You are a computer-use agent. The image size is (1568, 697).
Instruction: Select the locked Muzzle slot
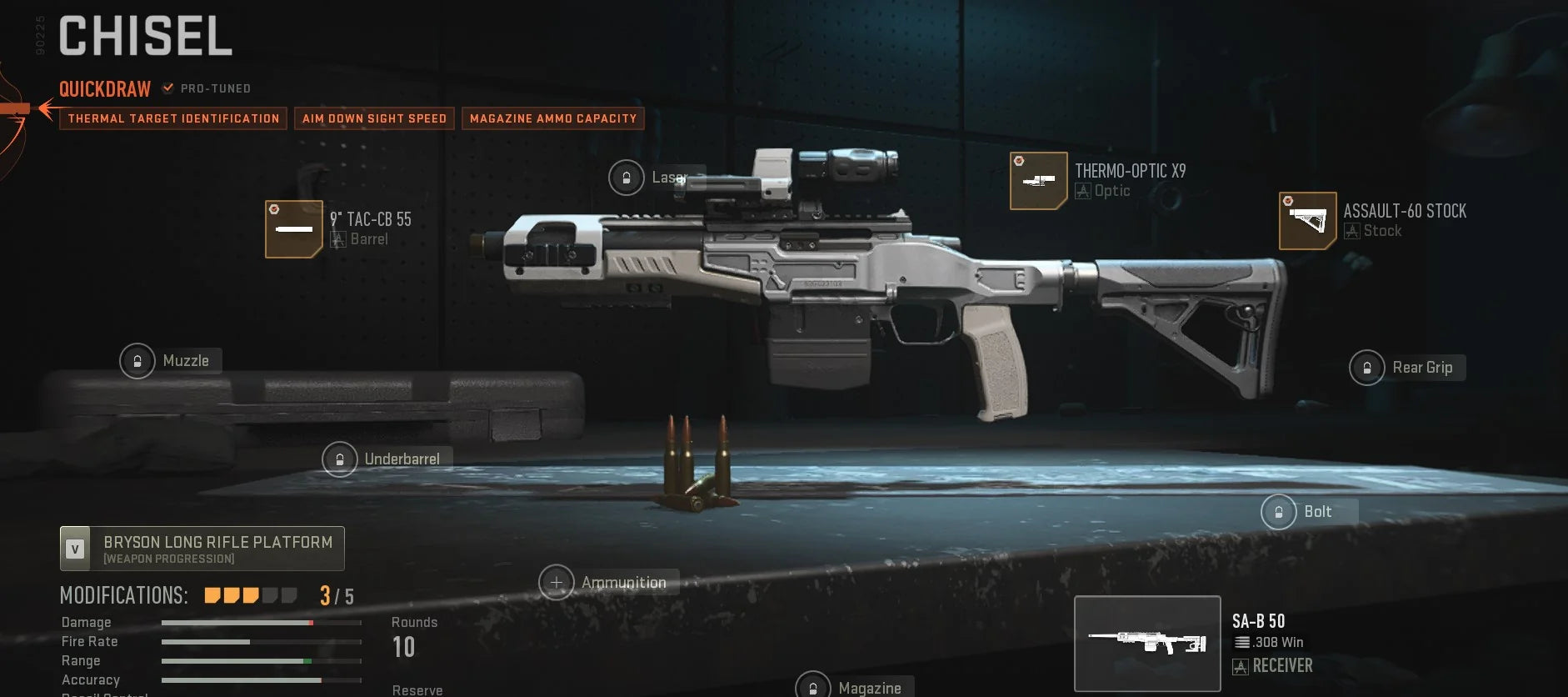pos(138,361)
